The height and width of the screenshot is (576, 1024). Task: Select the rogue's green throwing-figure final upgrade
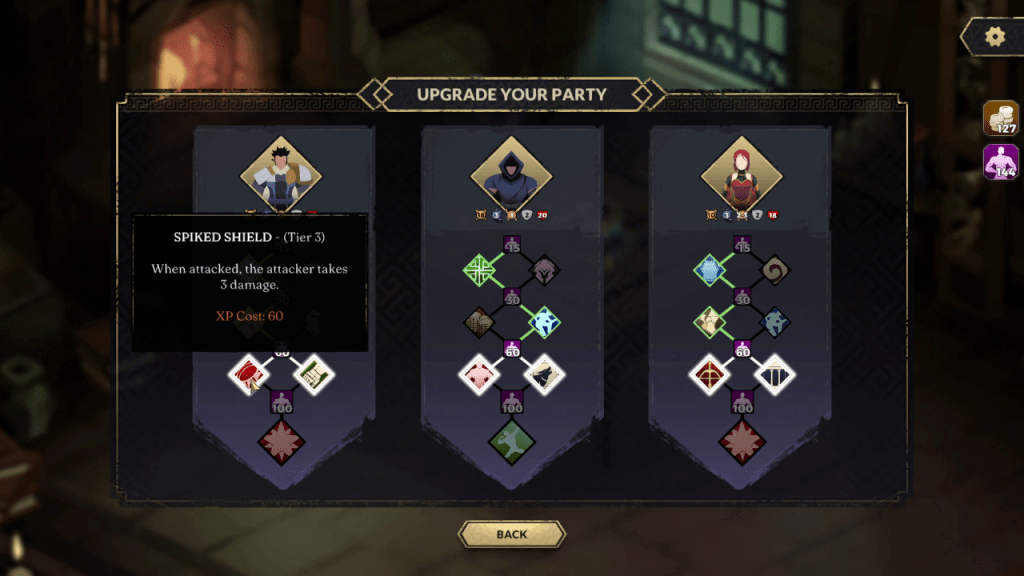pos(511,440)
